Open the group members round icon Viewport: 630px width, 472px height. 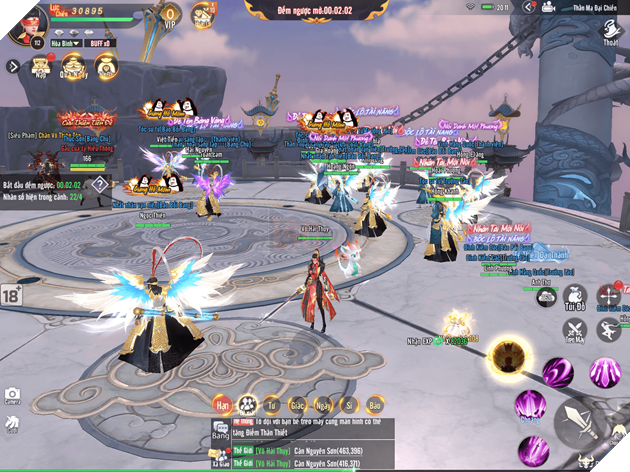pos(249,405)
